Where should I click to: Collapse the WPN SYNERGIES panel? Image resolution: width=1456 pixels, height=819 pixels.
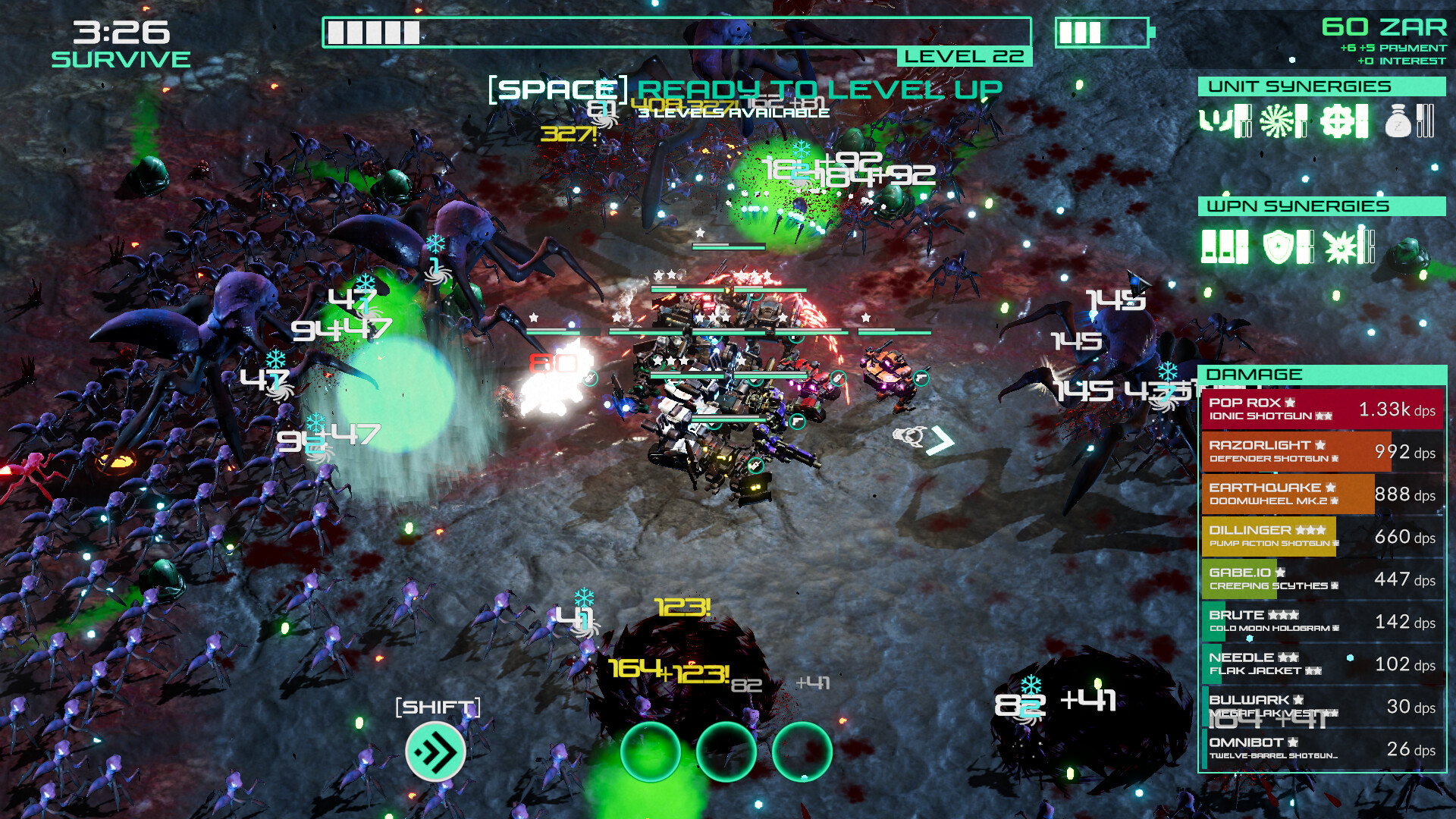click(1323, 206)
